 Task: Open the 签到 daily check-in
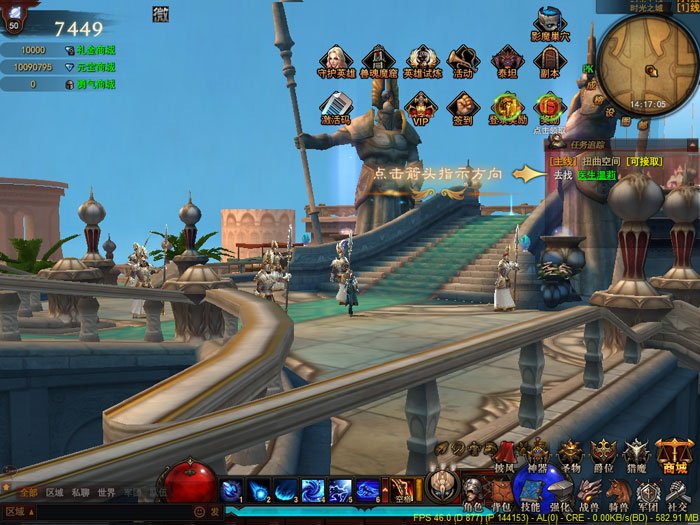click(x=462, y=107)
